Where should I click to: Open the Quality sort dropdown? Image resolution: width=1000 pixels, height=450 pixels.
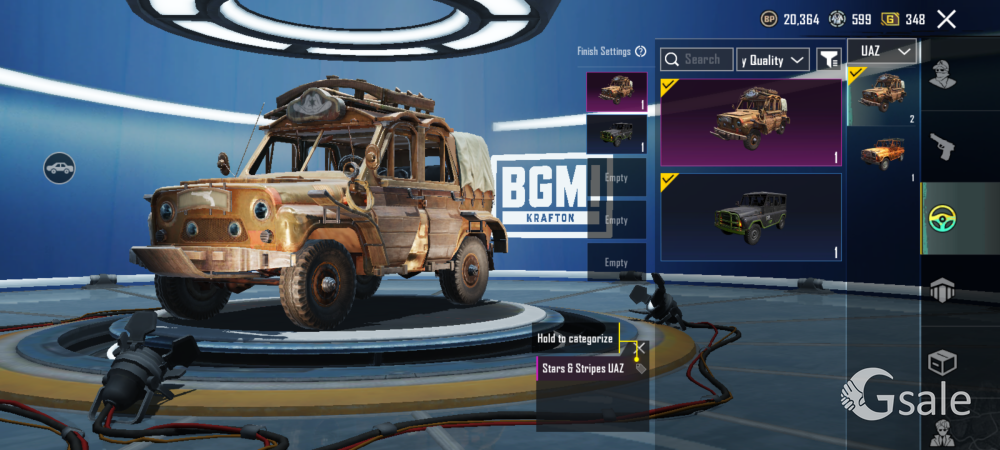pyautogui.click(x=773, y=60)
